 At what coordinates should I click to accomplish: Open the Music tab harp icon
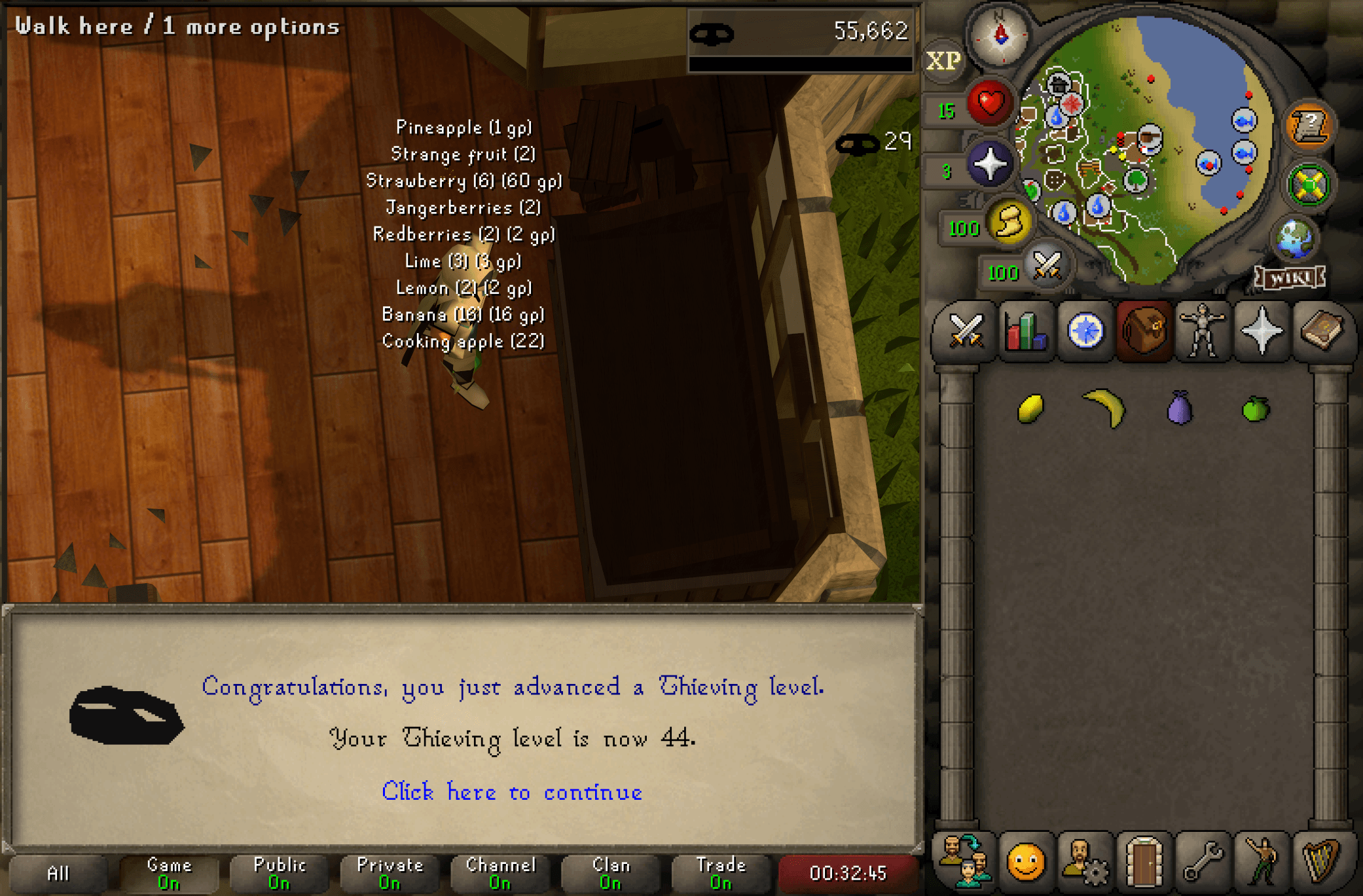(x=1321, y=861)
